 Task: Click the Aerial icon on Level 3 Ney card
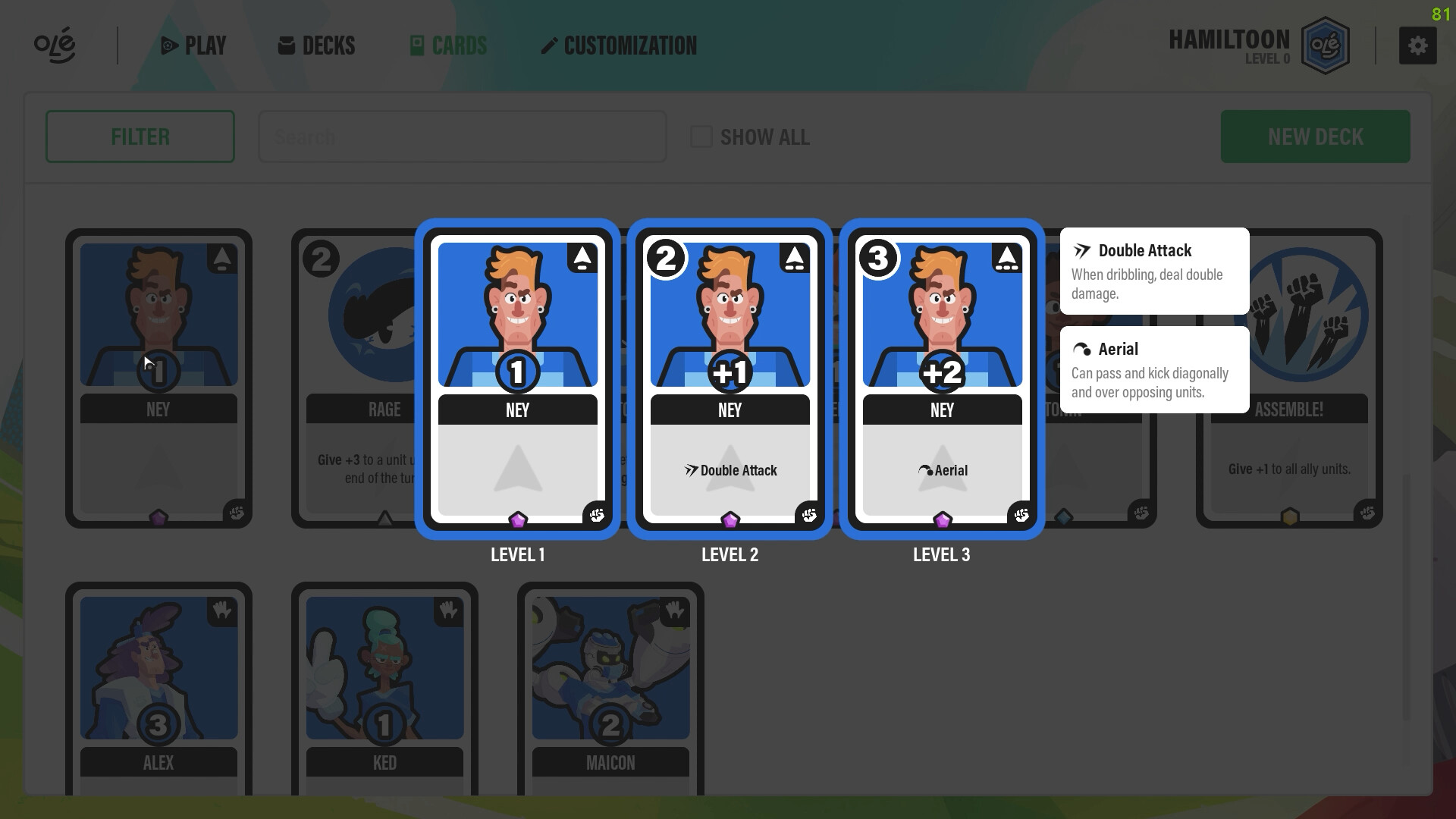tap(927, 470)
